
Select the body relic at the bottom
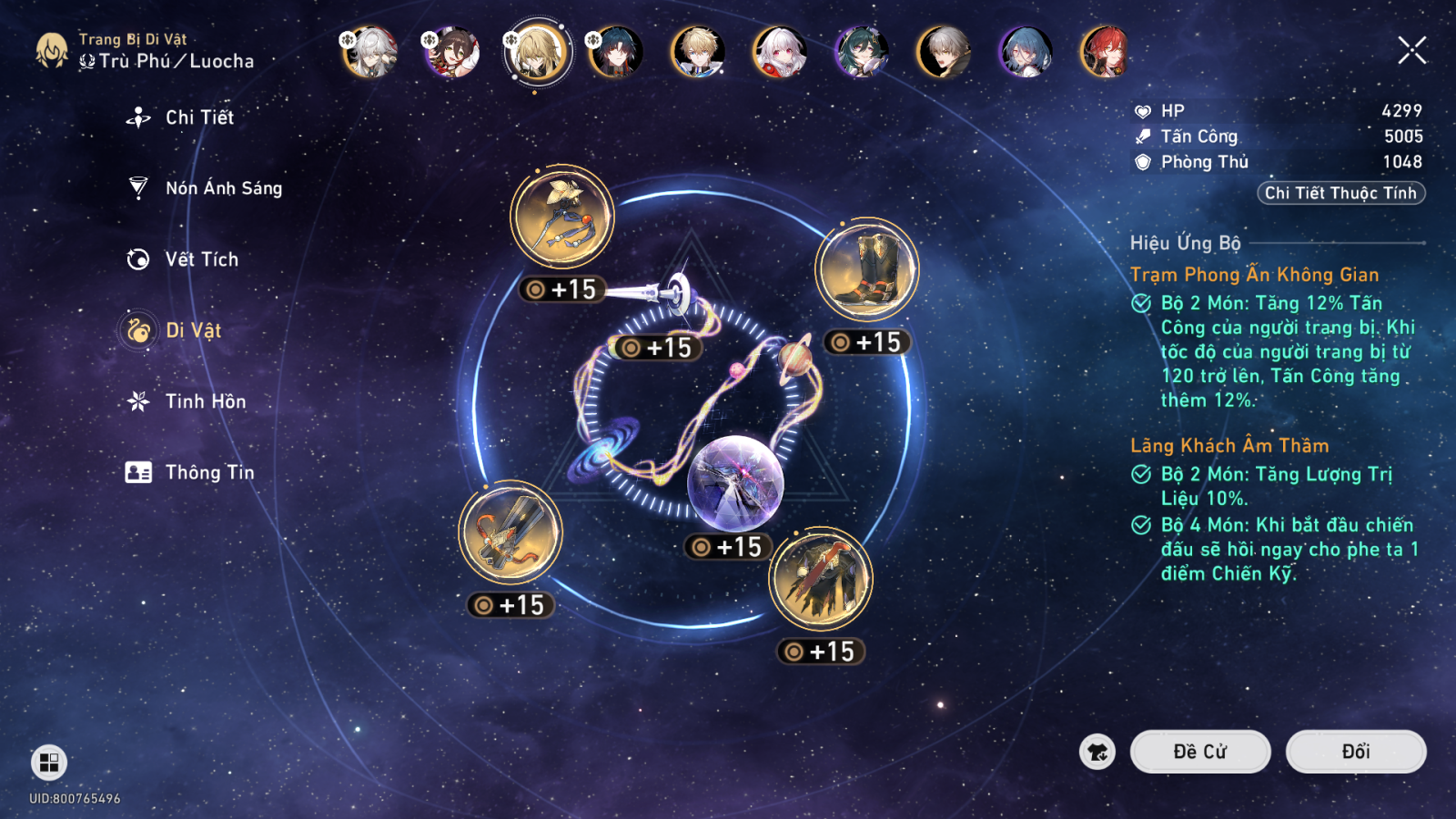pos(820,580)
